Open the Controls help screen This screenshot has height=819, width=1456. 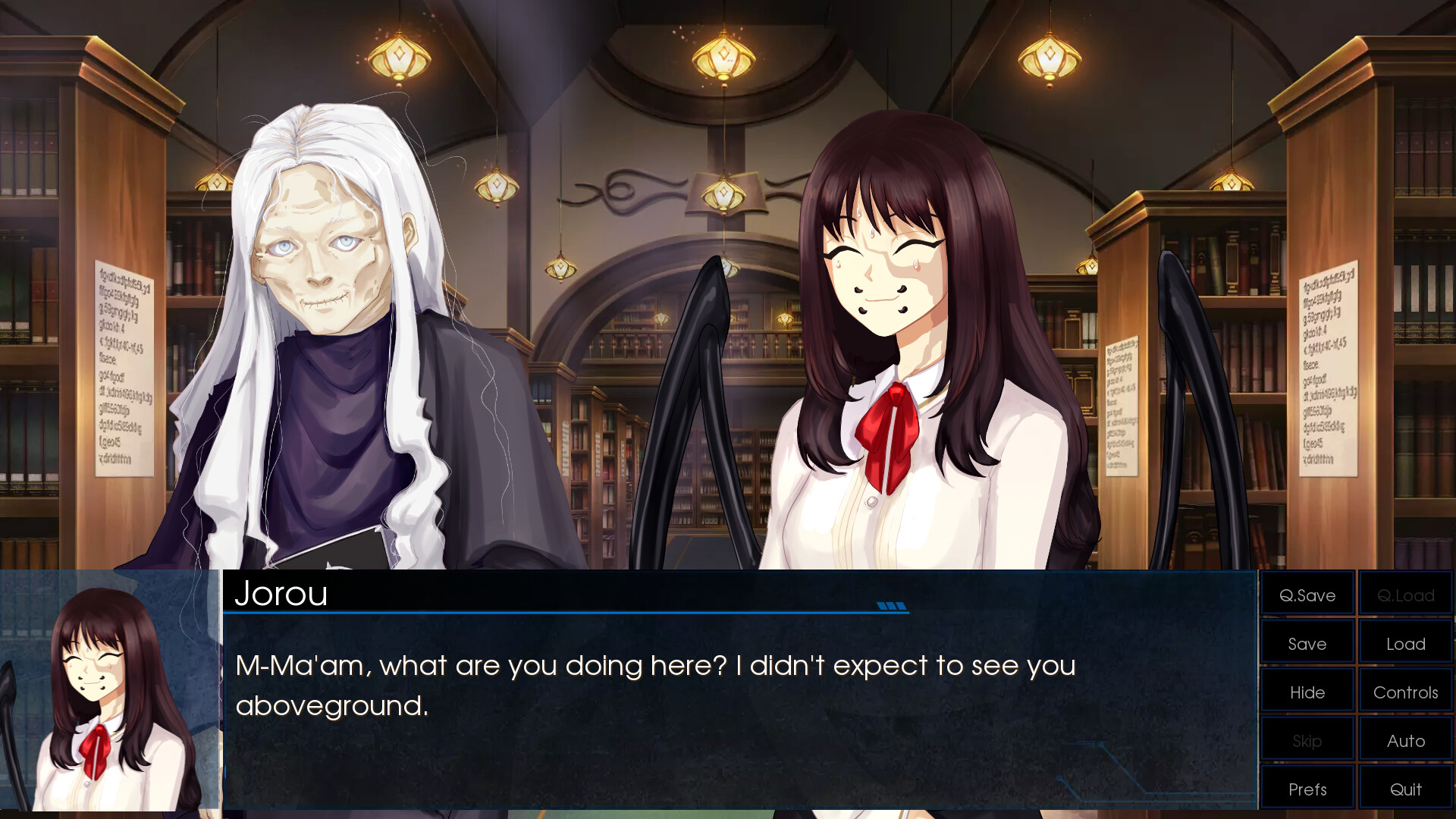[1404, 692]
